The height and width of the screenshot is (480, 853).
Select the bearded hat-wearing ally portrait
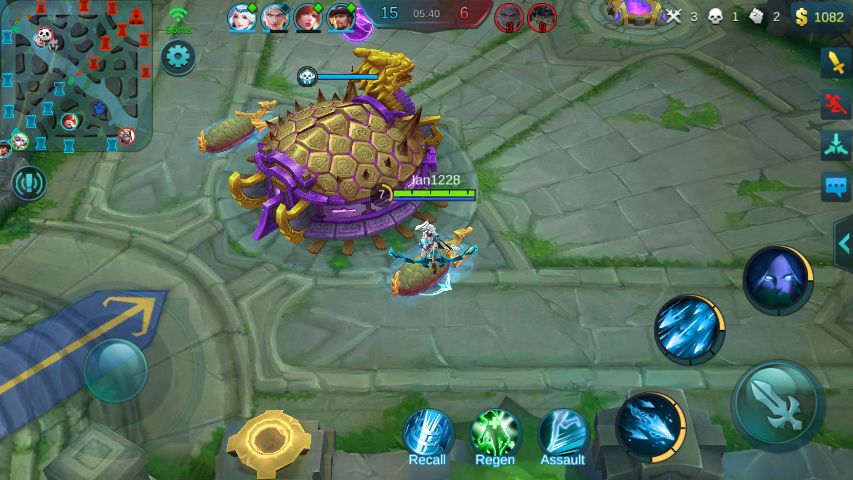341,17
